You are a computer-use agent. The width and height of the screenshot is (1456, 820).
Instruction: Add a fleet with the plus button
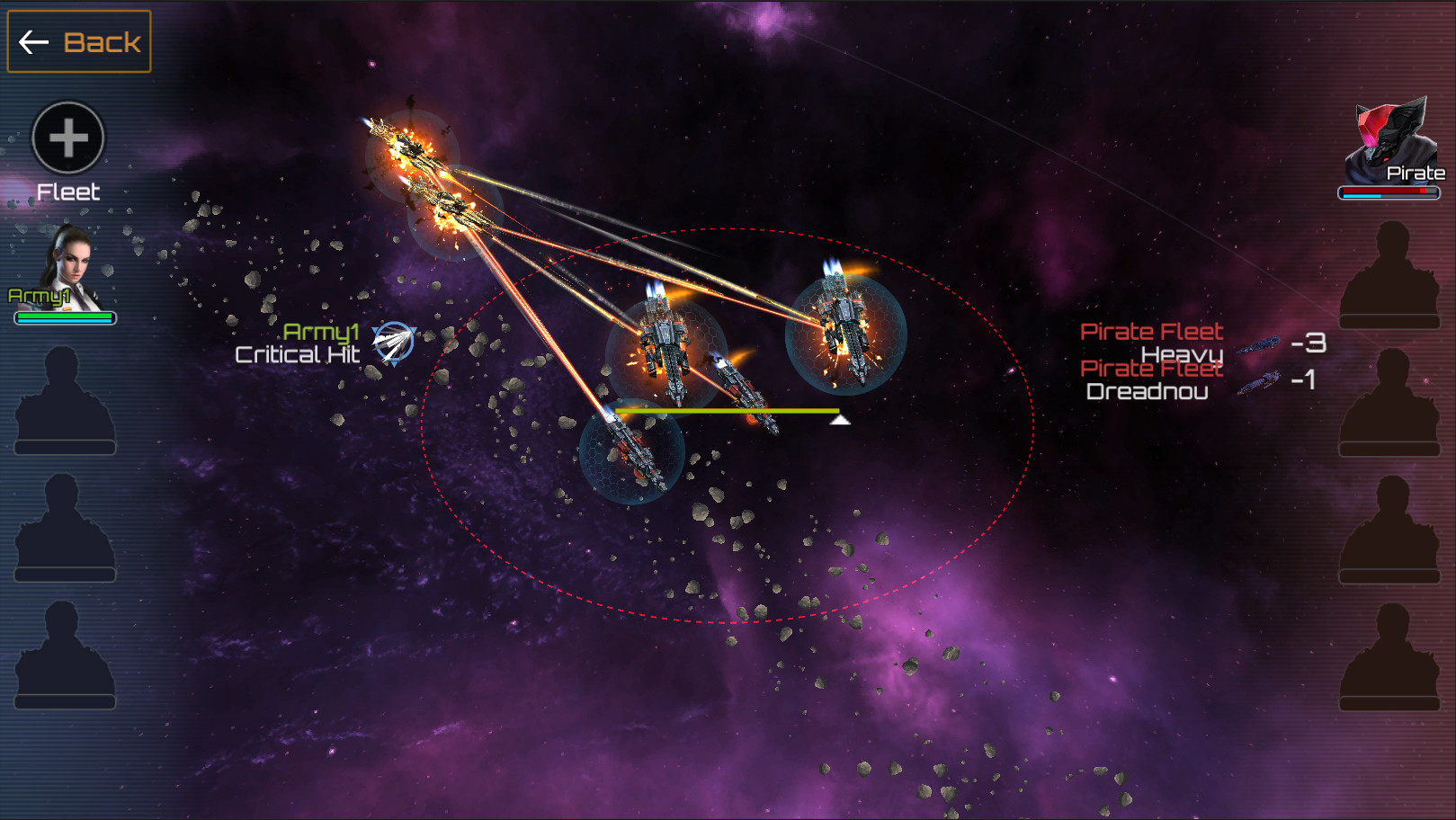68,138
